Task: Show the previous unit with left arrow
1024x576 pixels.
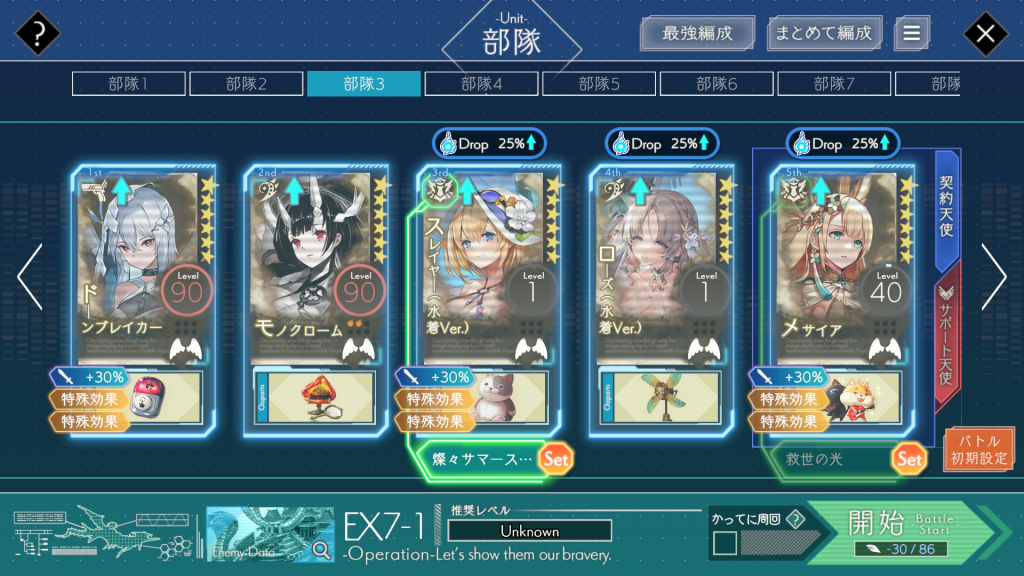Action: pos(30,277)
